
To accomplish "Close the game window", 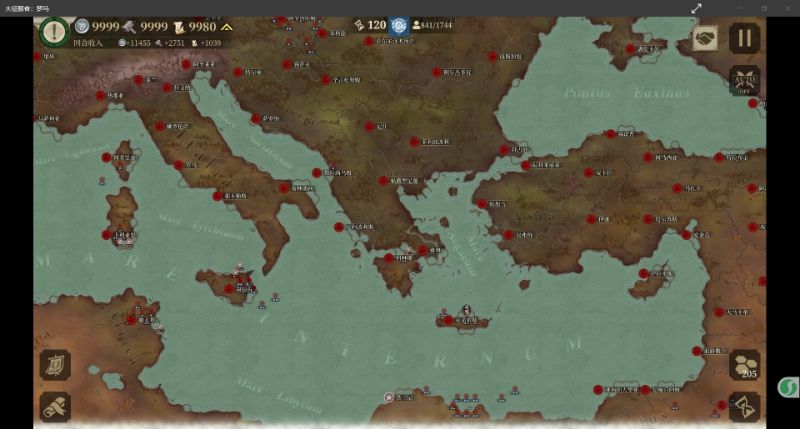I will [x=787, y=8].
